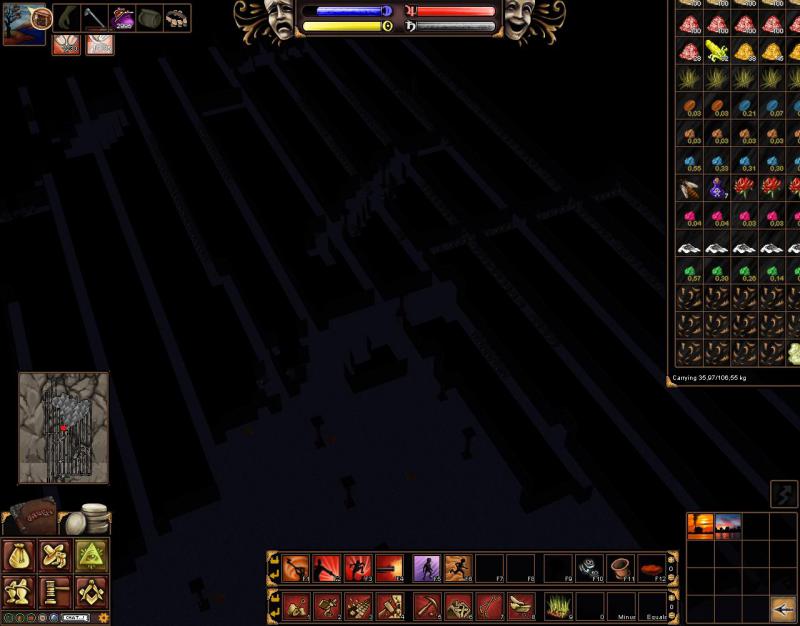Activate the purple running figure skill
Image resolution: width=800 pixels, height=626 pixels.
[426, 568]
